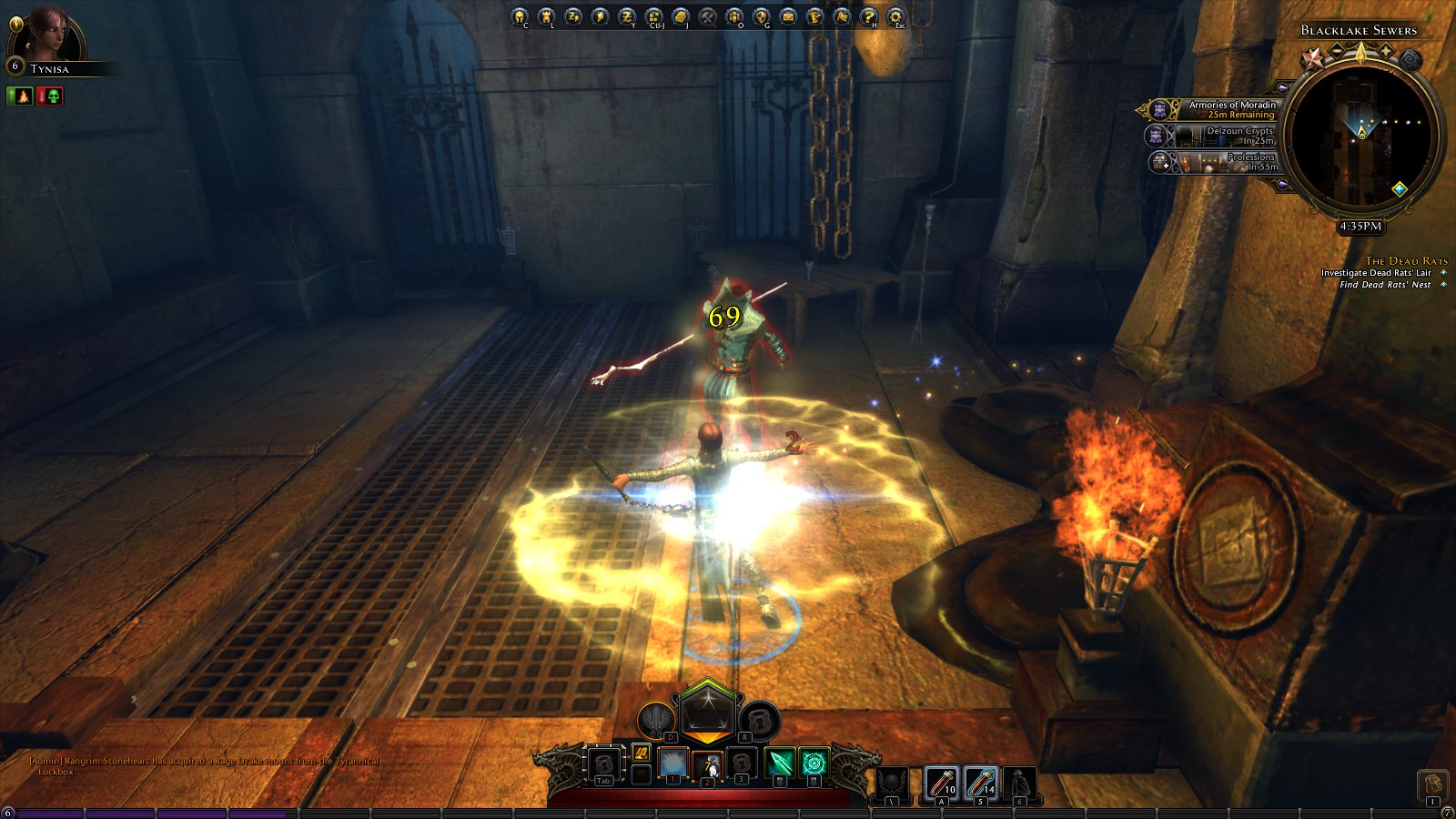Image resolution: width=1456 pixels, height=819 pixels.
Task: Open the gear settings menu icon
Action: coord(895,16)
